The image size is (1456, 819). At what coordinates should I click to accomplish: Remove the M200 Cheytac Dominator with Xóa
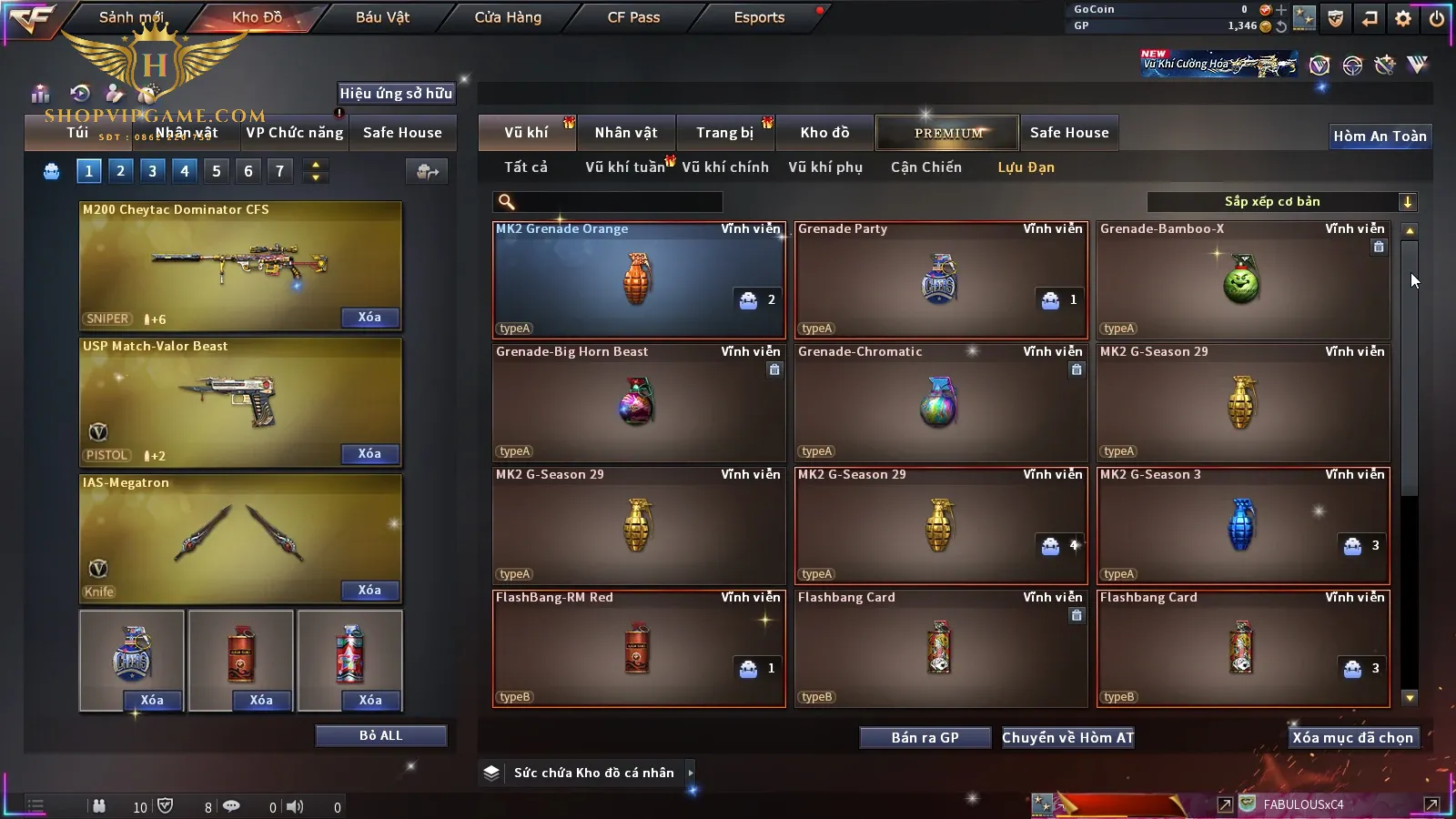pos(369,318)
